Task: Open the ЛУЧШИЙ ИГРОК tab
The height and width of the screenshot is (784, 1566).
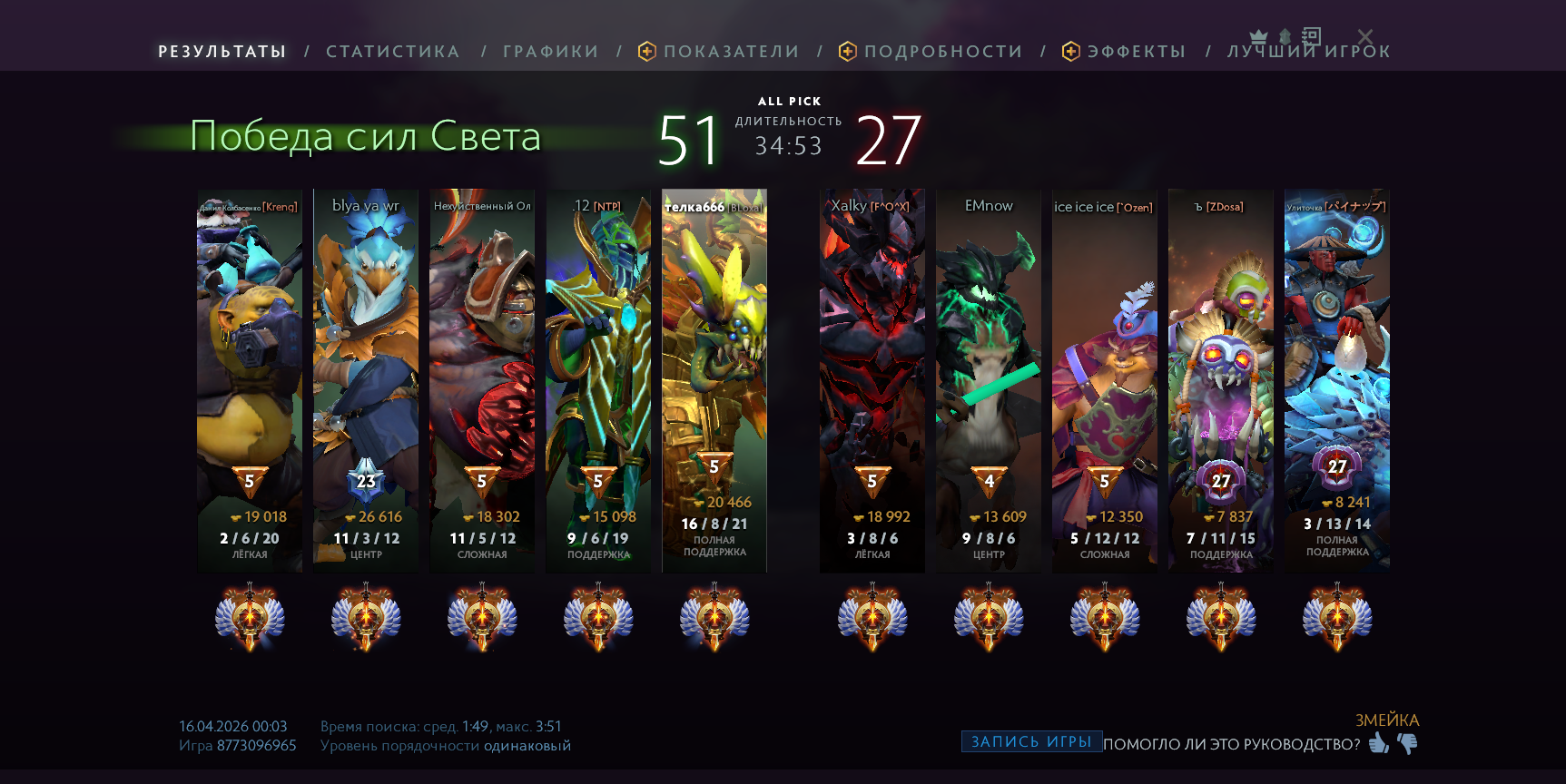Action: click(1308, 53)
